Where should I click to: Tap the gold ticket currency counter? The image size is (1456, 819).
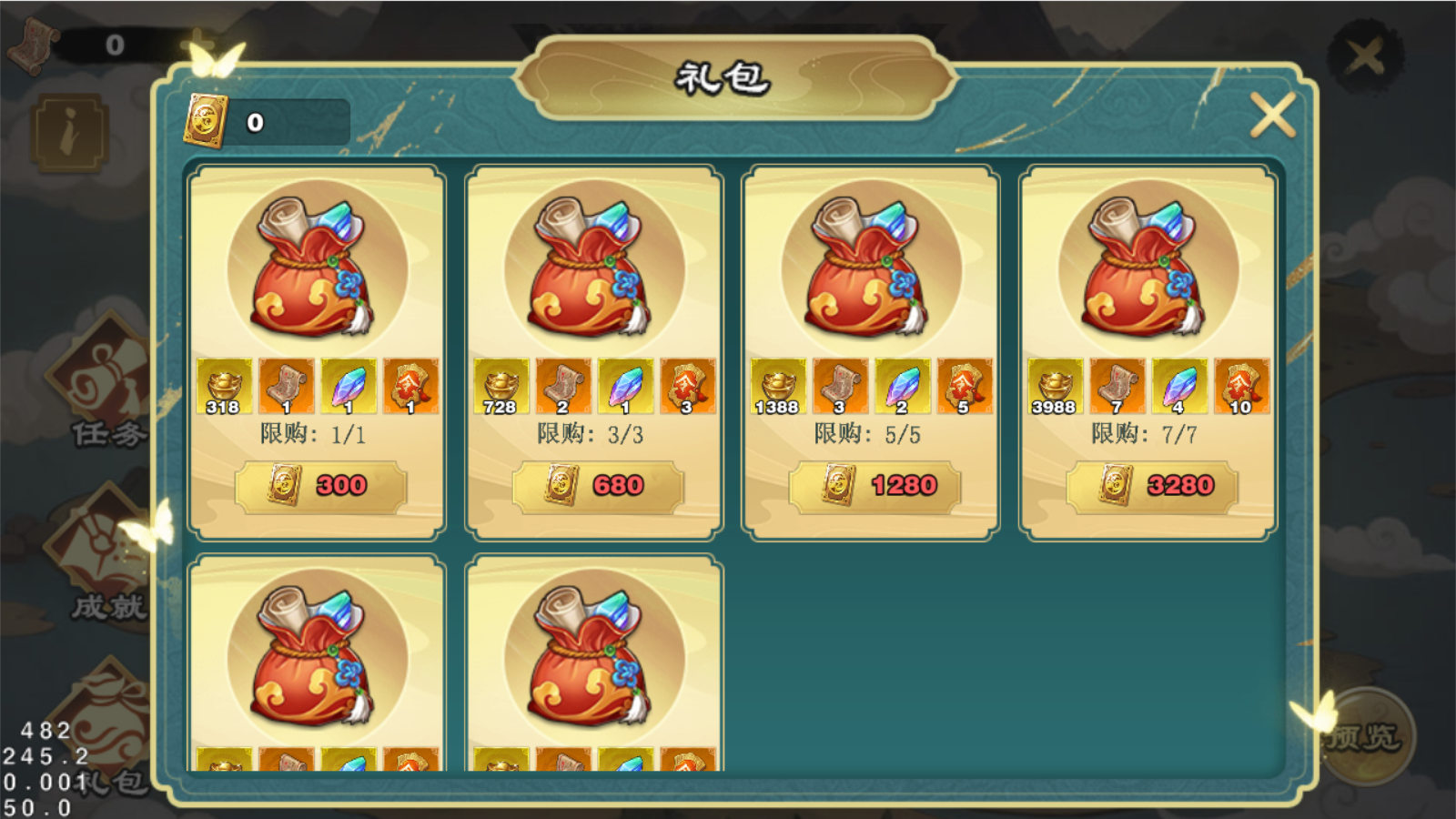266,122
